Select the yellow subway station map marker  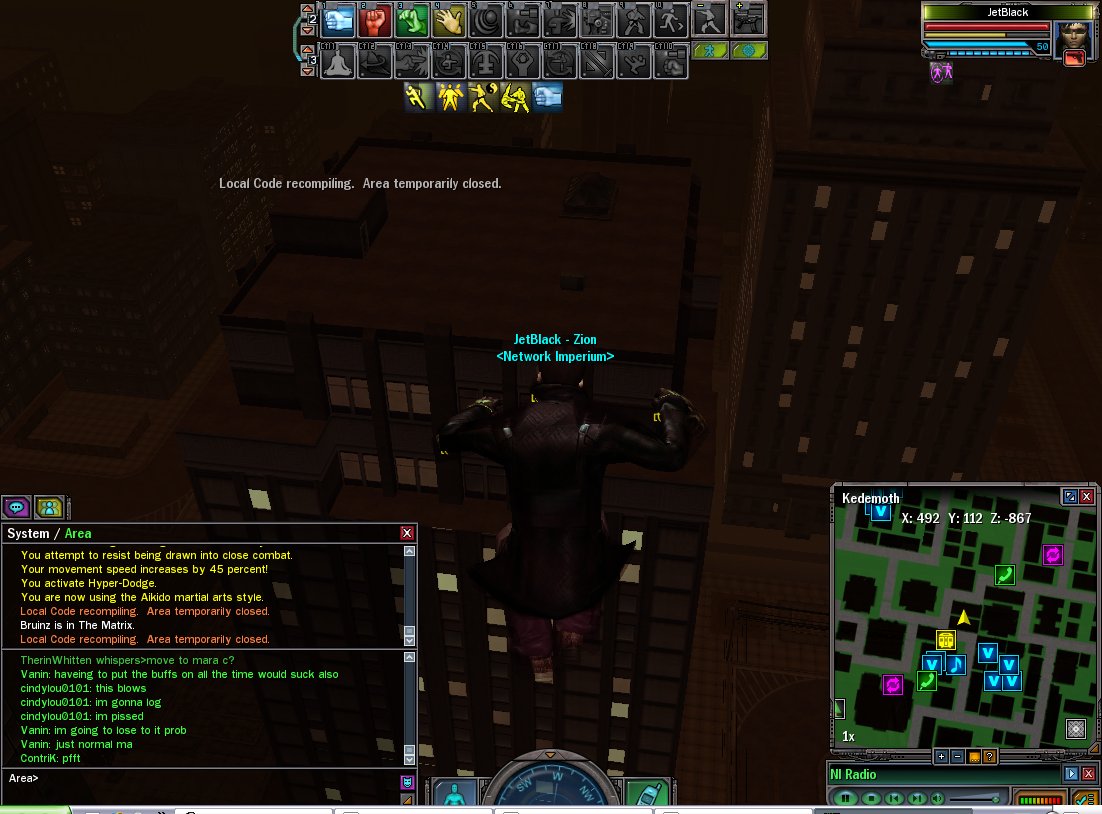tap(946, 640)
